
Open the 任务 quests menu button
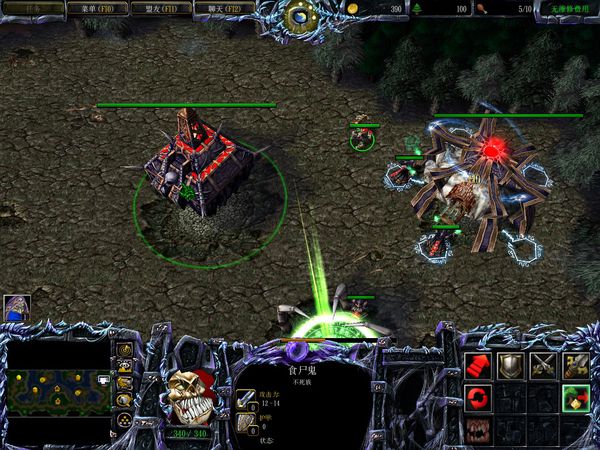click(34, 8)
